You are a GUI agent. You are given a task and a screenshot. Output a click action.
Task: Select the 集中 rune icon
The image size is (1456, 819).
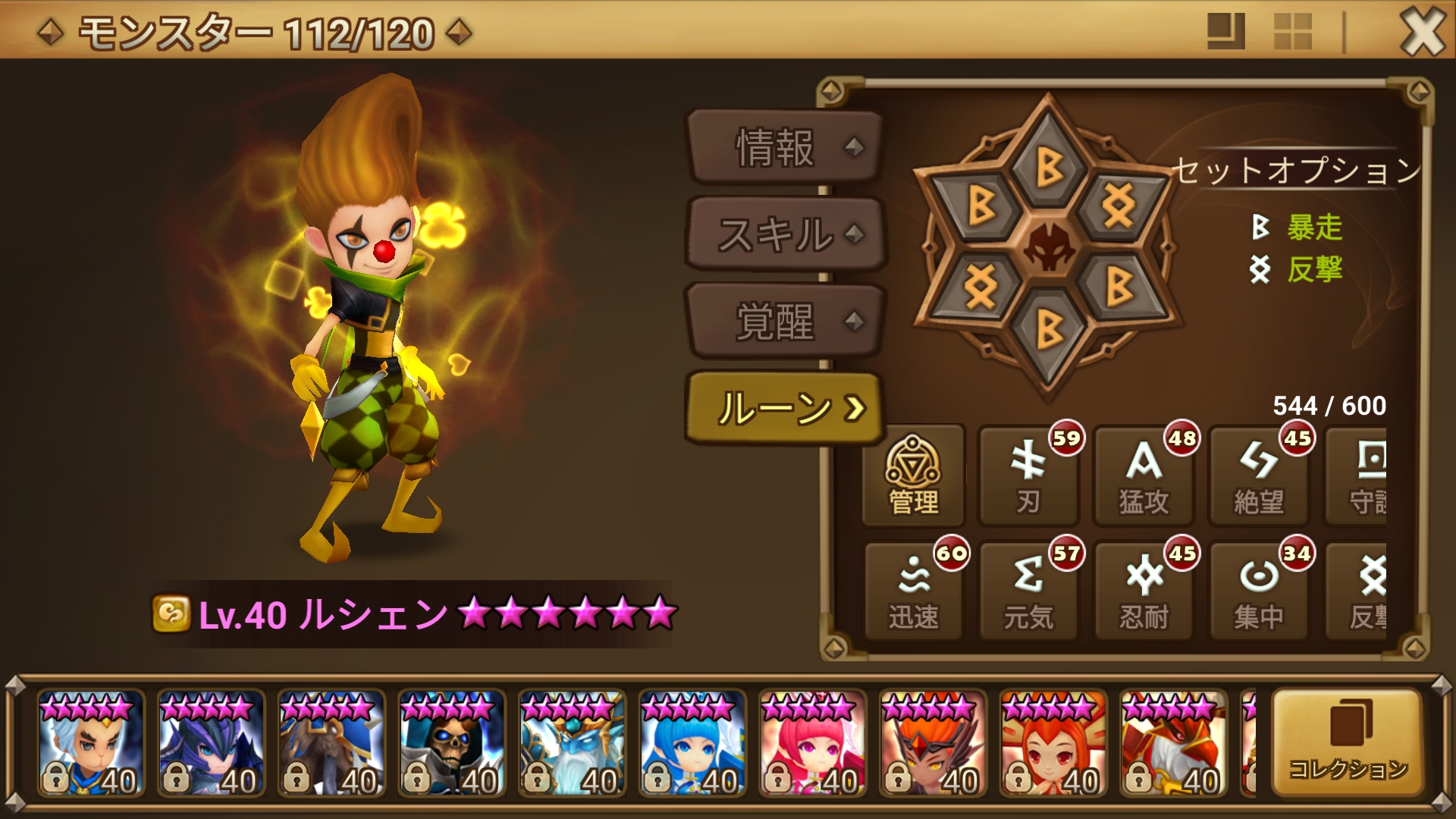tap(1258, 590)
